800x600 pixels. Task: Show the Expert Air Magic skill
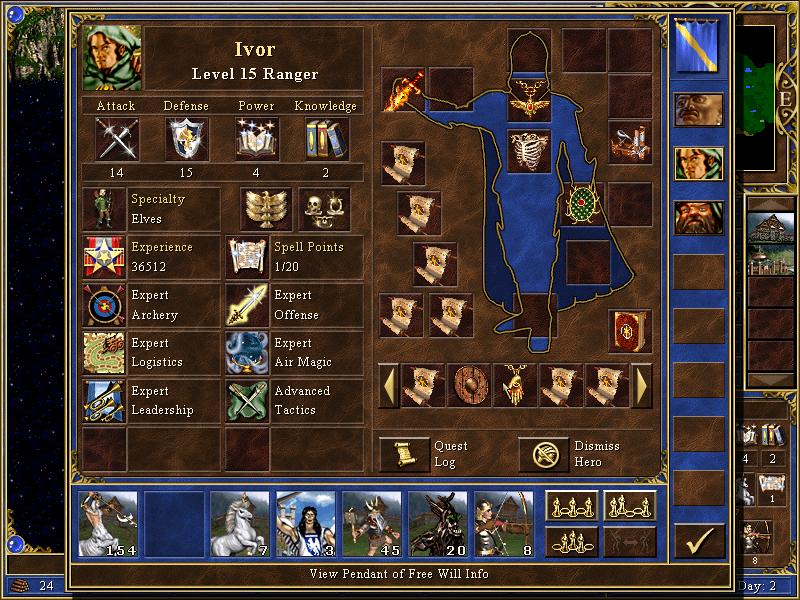click(247, 353)
